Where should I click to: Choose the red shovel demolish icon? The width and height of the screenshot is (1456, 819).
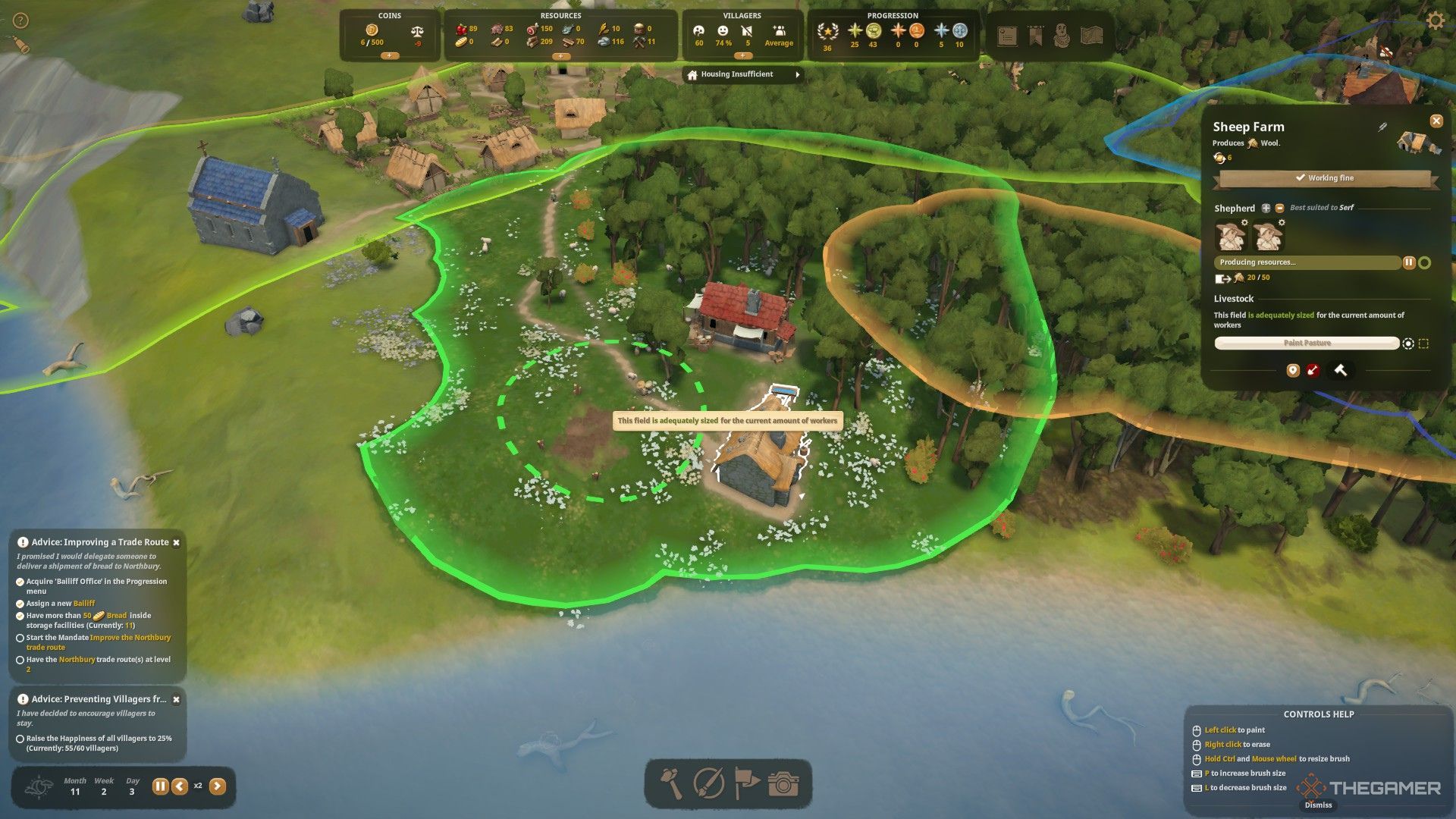[1313, 370]
